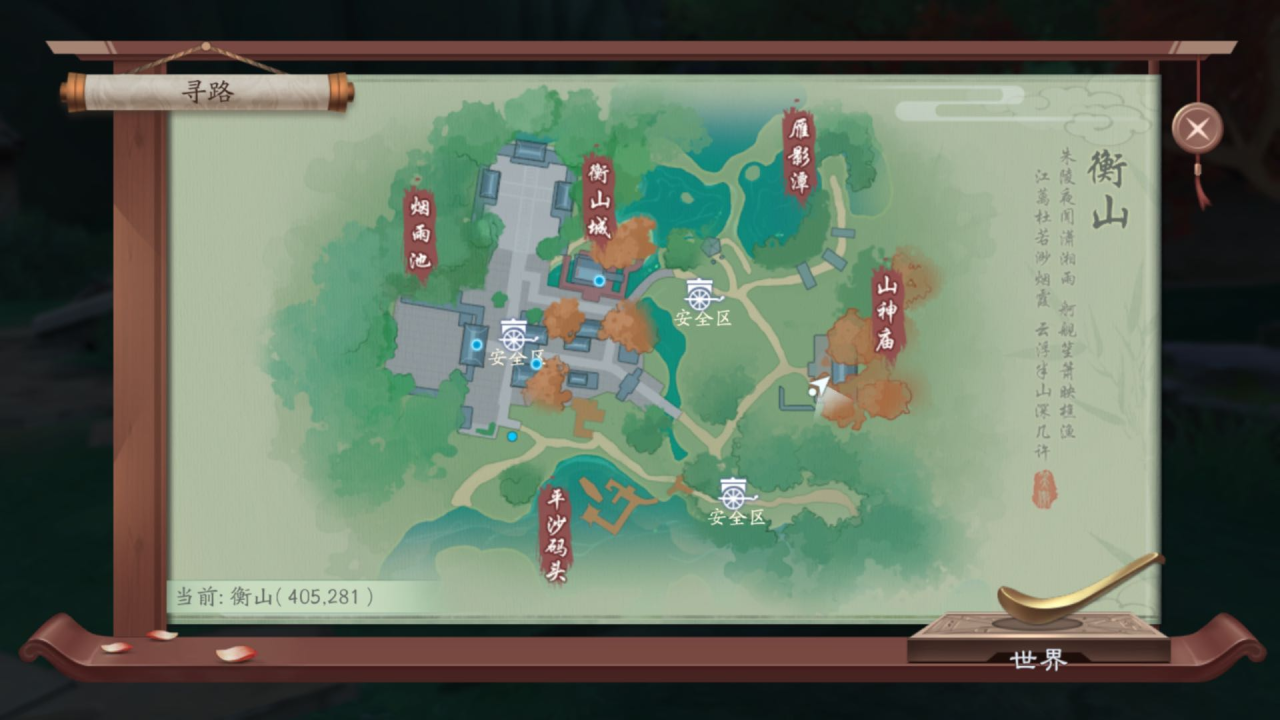This screenshot has width=1280, height=720.
Task: Select the 山神庙 location label
Action: 886,313
